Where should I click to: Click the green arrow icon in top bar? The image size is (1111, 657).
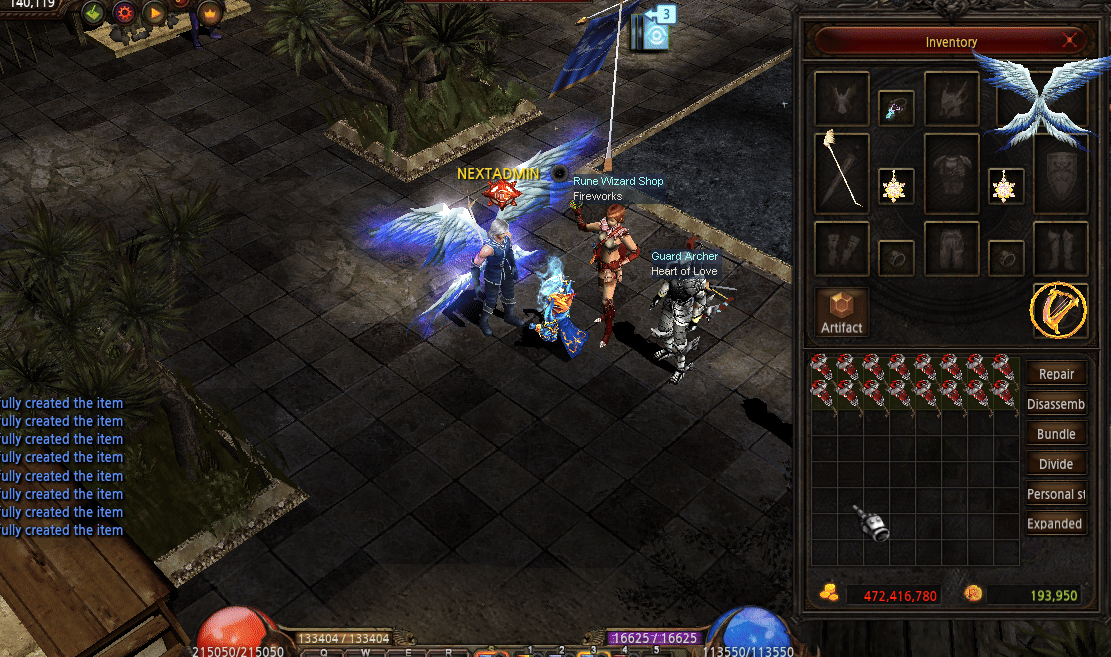point(94,13)
